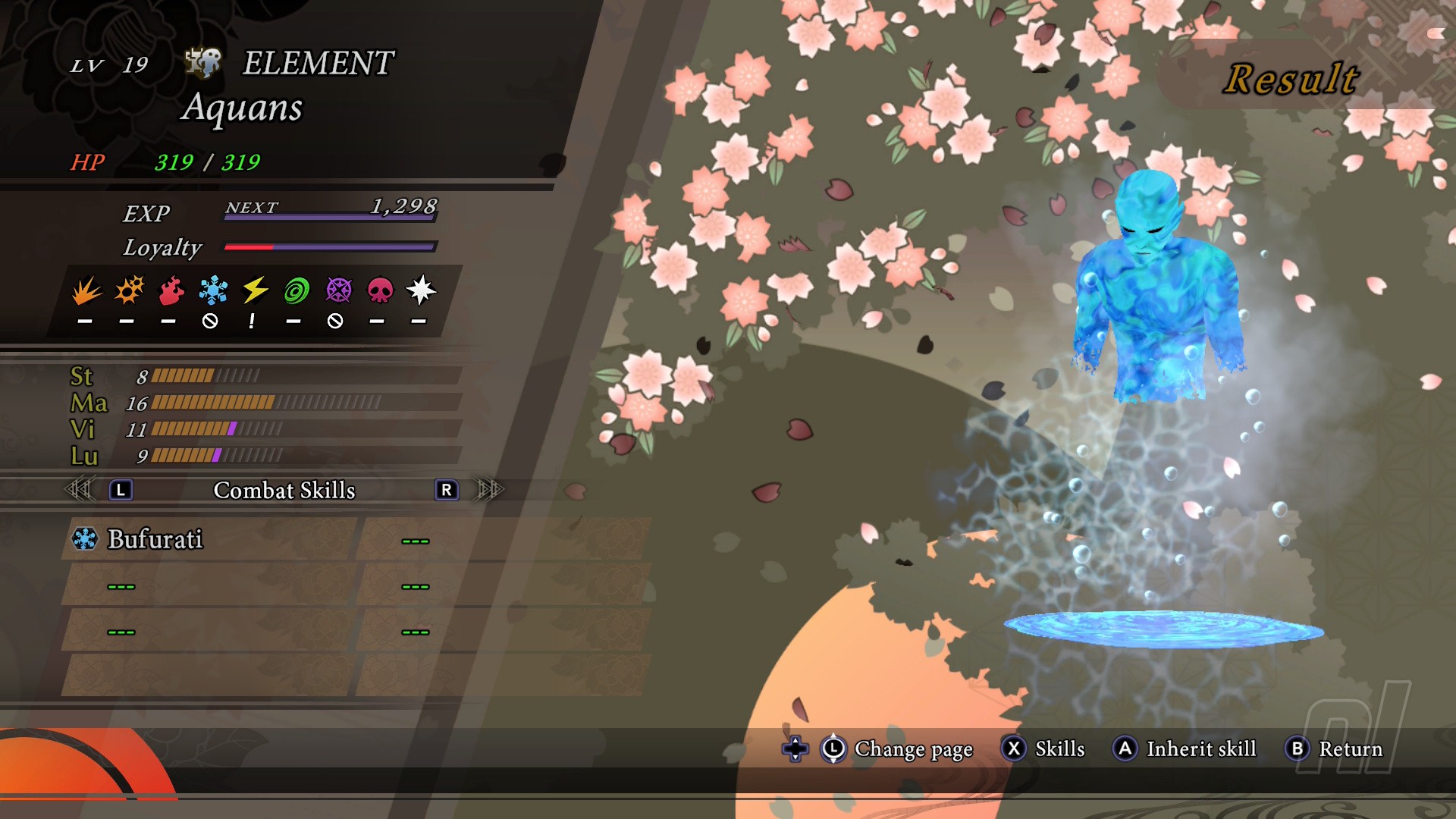Click the Change page option

898,749
